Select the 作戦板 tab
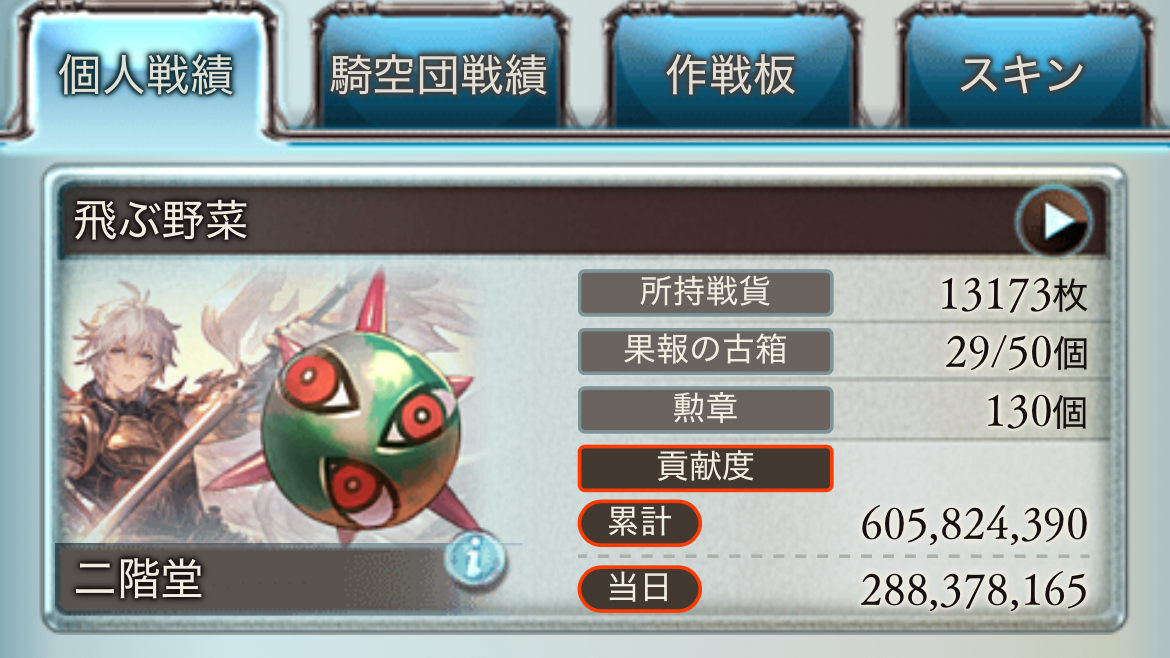1170x658 pixels. 730,76
